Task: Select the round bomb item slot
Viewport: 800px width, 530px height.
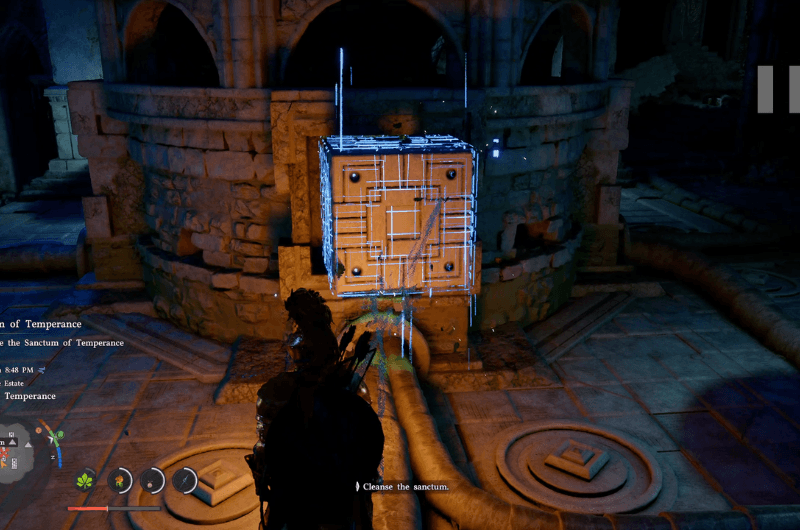Action: coord(152,481)
